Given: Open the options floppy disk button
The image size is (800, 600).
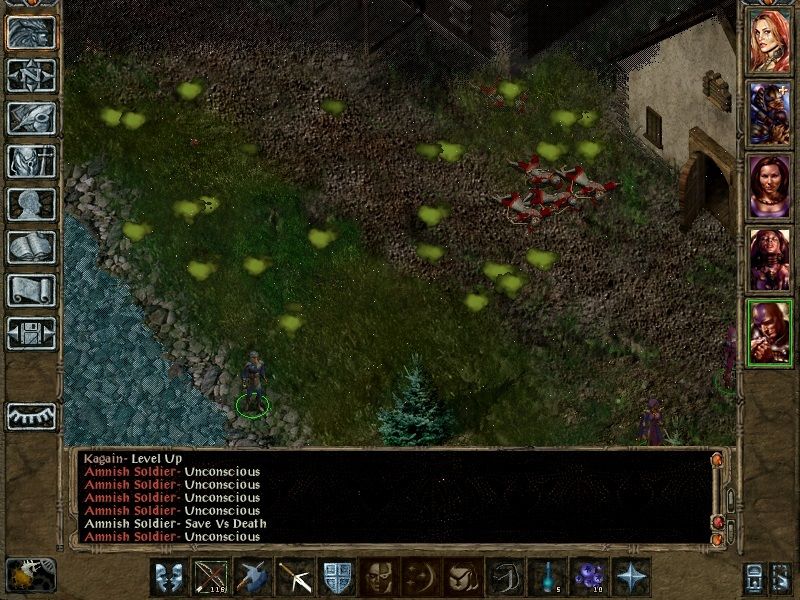Looking at the screenshot, I should click(31, 333).
